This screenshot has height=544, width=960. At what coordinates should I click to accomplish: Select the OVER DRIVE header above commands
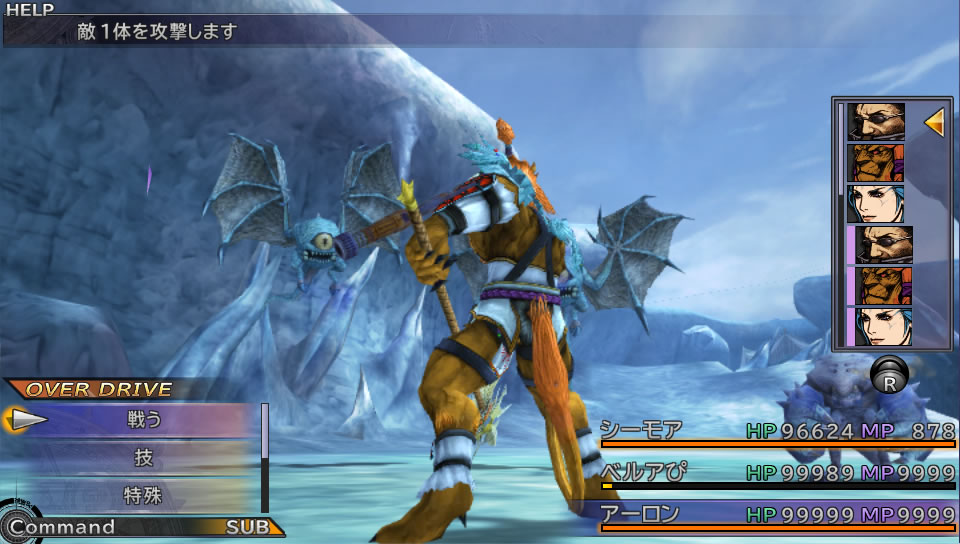tap(99, 389)
